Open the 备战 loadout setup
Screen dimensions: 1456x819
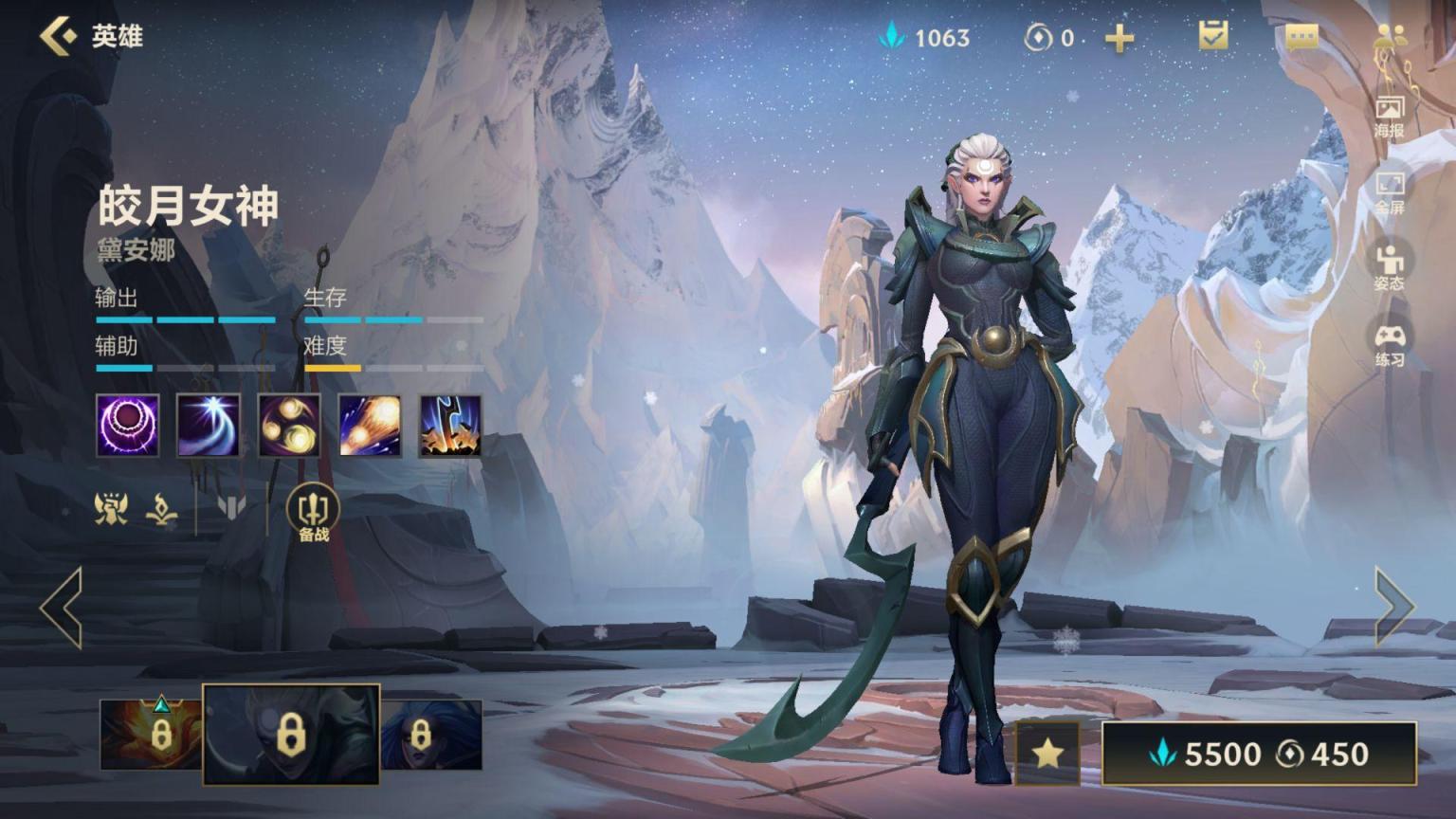click(314, 515)
